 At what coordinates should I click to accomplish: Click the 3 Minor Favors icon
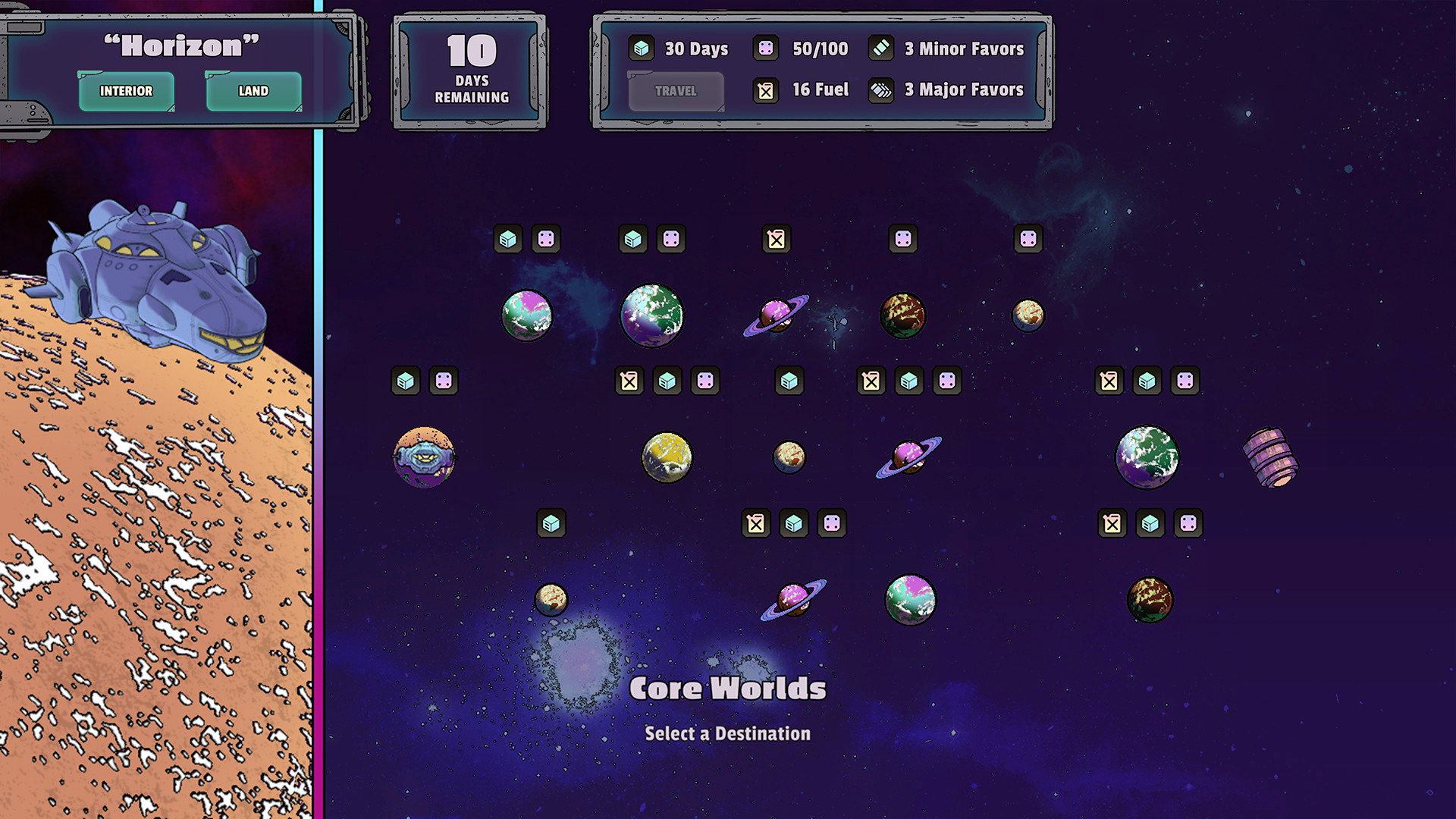[881, 48]
